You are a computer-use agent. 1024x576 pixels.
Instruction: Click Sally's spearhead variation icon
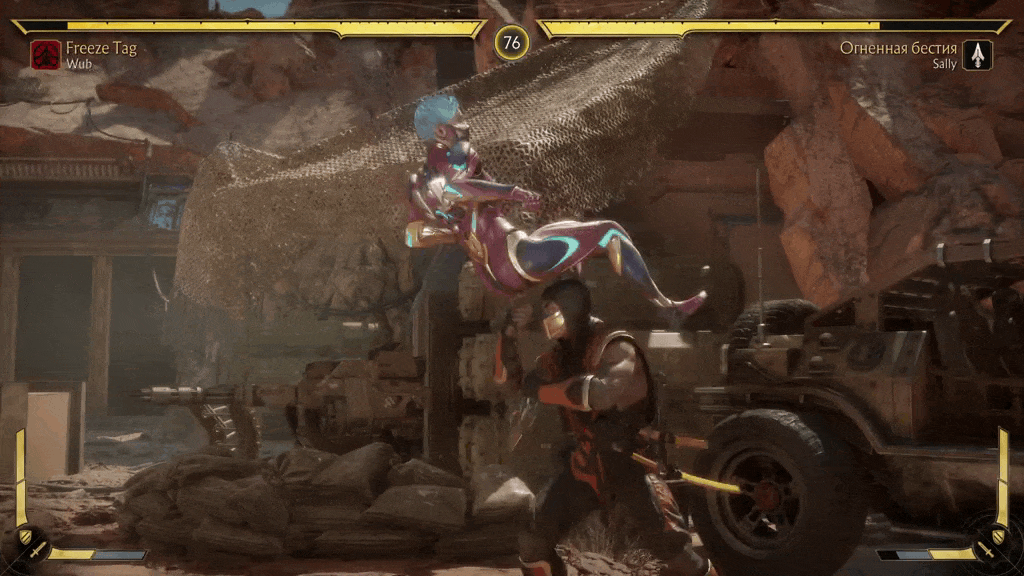(x=977, y=54)
